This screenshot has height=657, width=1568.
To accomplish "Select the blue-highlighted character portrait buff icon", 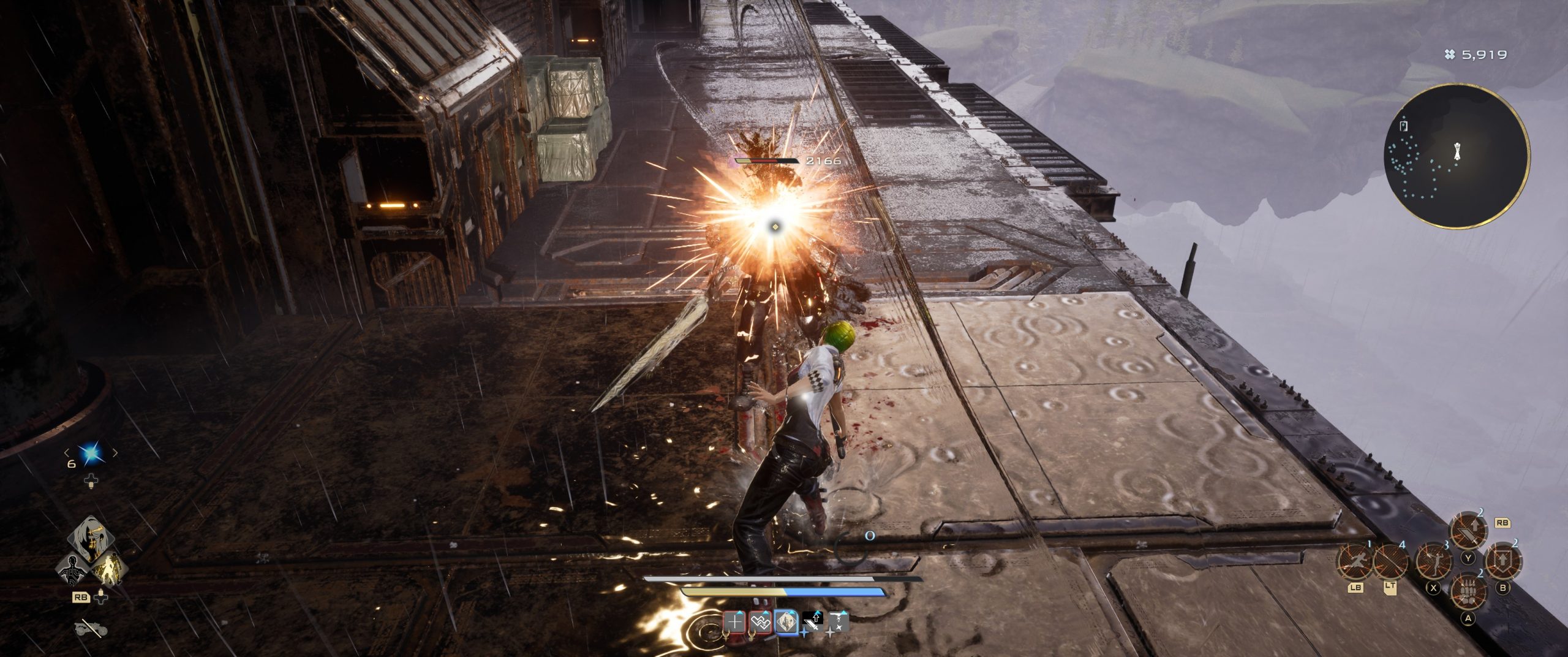I will click(786, 623).
